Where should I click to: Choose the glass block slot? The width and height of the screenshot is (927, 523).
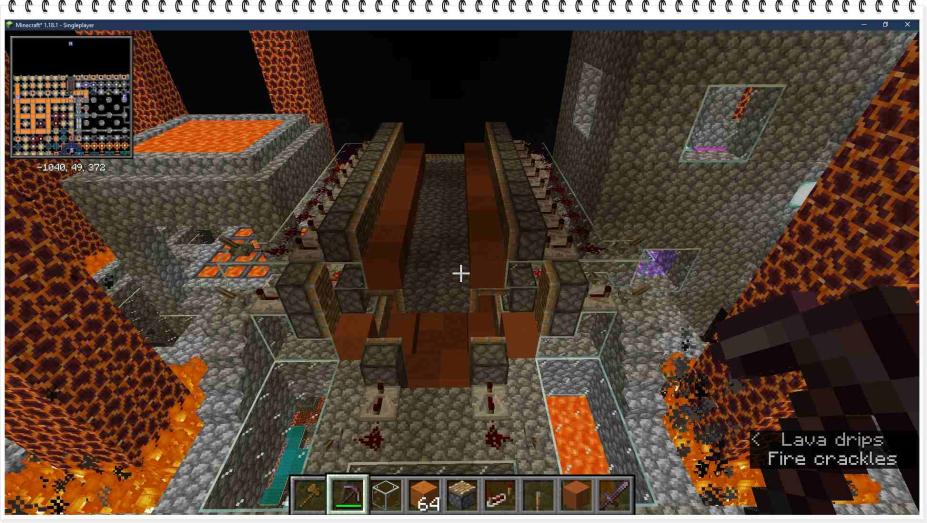click(x=386, y=494)
